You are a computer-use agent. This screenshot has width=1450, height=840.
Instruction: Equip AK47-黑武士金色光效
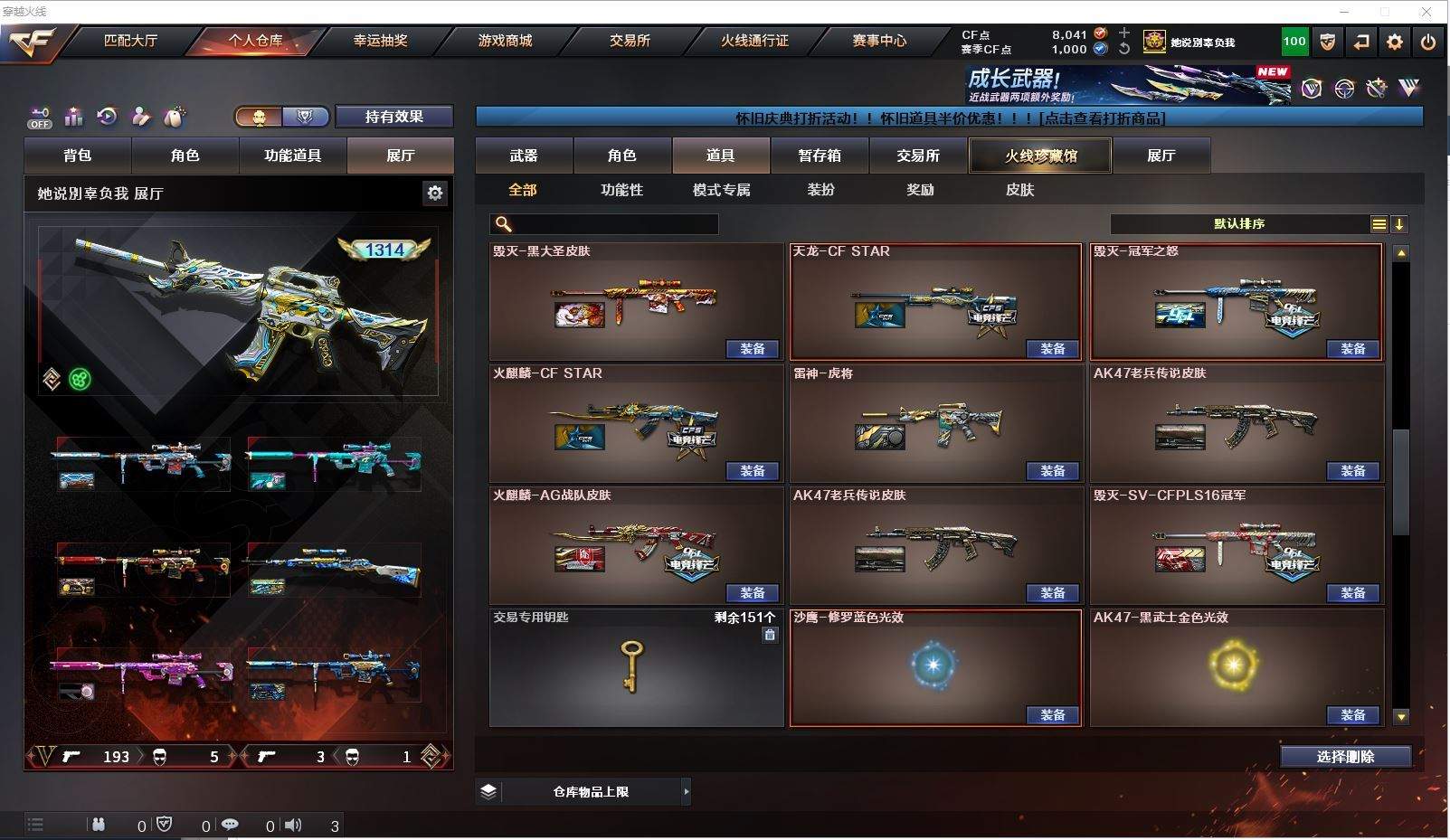[x=1352, y=715]
